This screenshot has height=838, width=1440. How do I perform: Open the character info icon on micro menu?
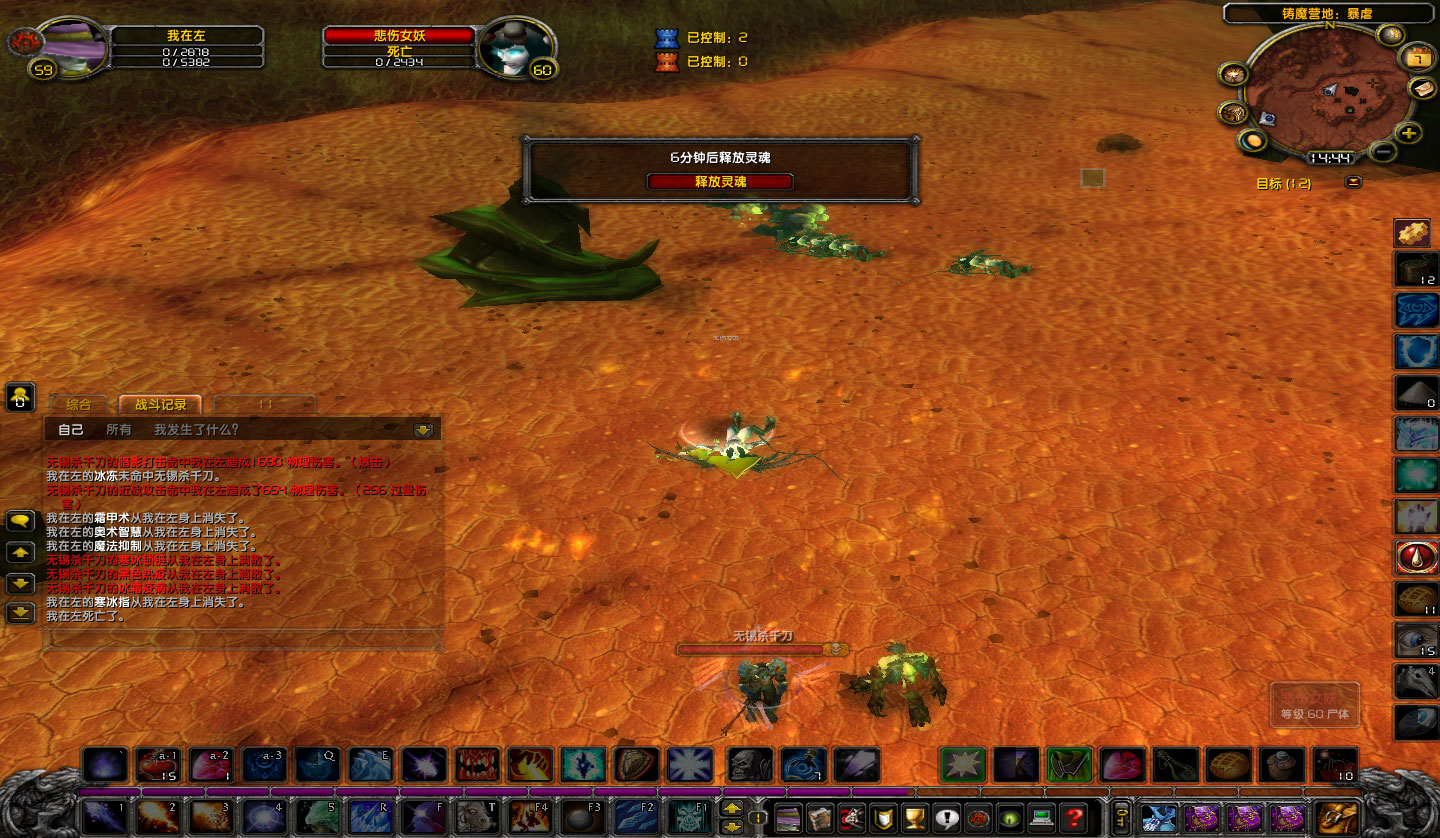(789, 819)
